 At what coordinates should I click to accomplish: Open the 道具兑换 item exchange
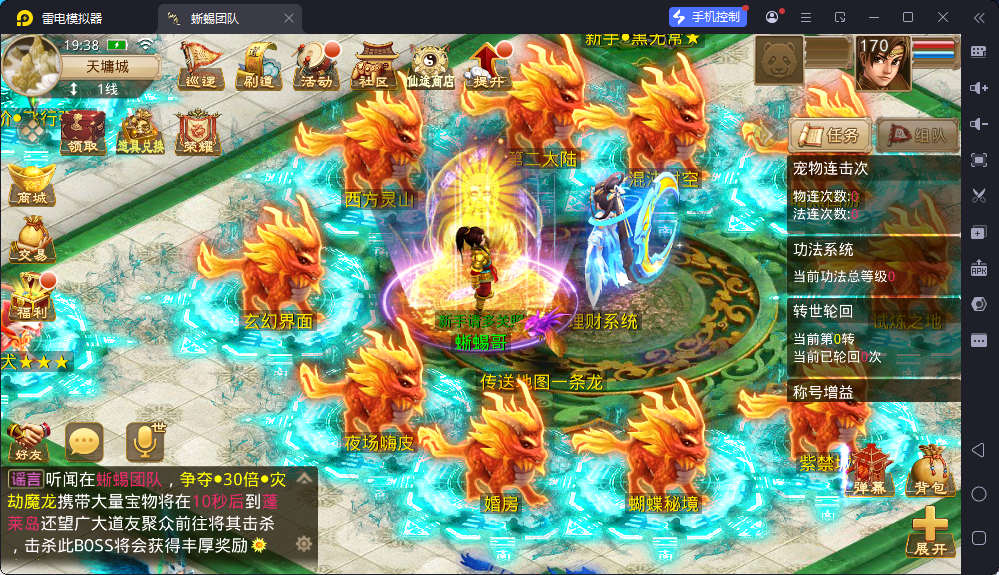click(x=140, y=132)
